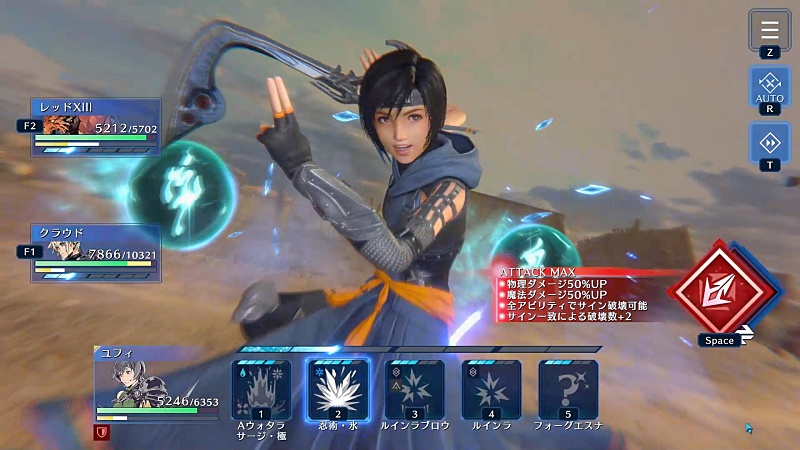The height and width of the screenshot is (450, 800).
Task: Select the レッドXIII party panel
Action: [96, 127]
